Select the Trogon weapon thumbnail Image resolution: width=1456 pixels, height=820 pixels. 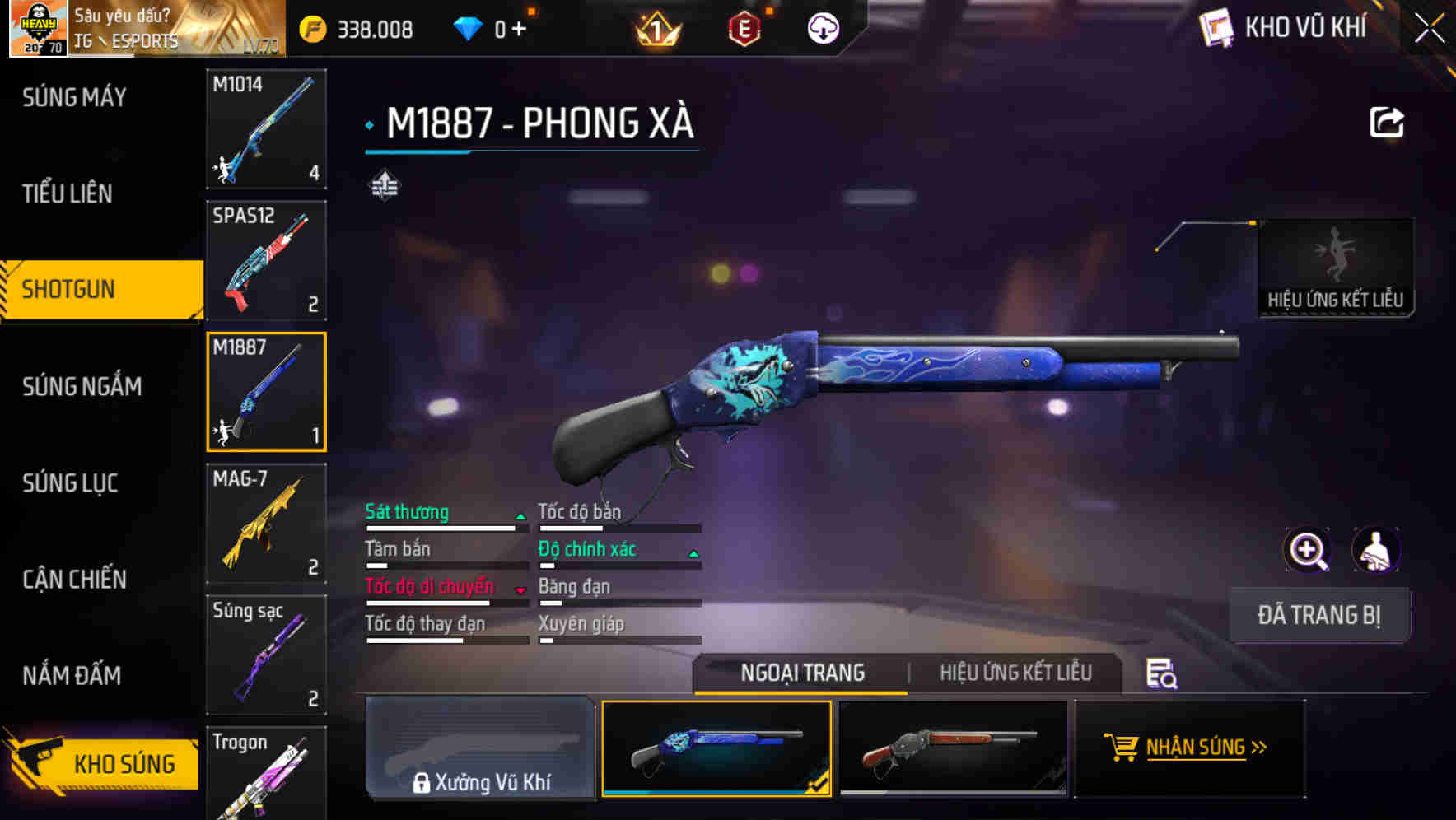[265, 774]
